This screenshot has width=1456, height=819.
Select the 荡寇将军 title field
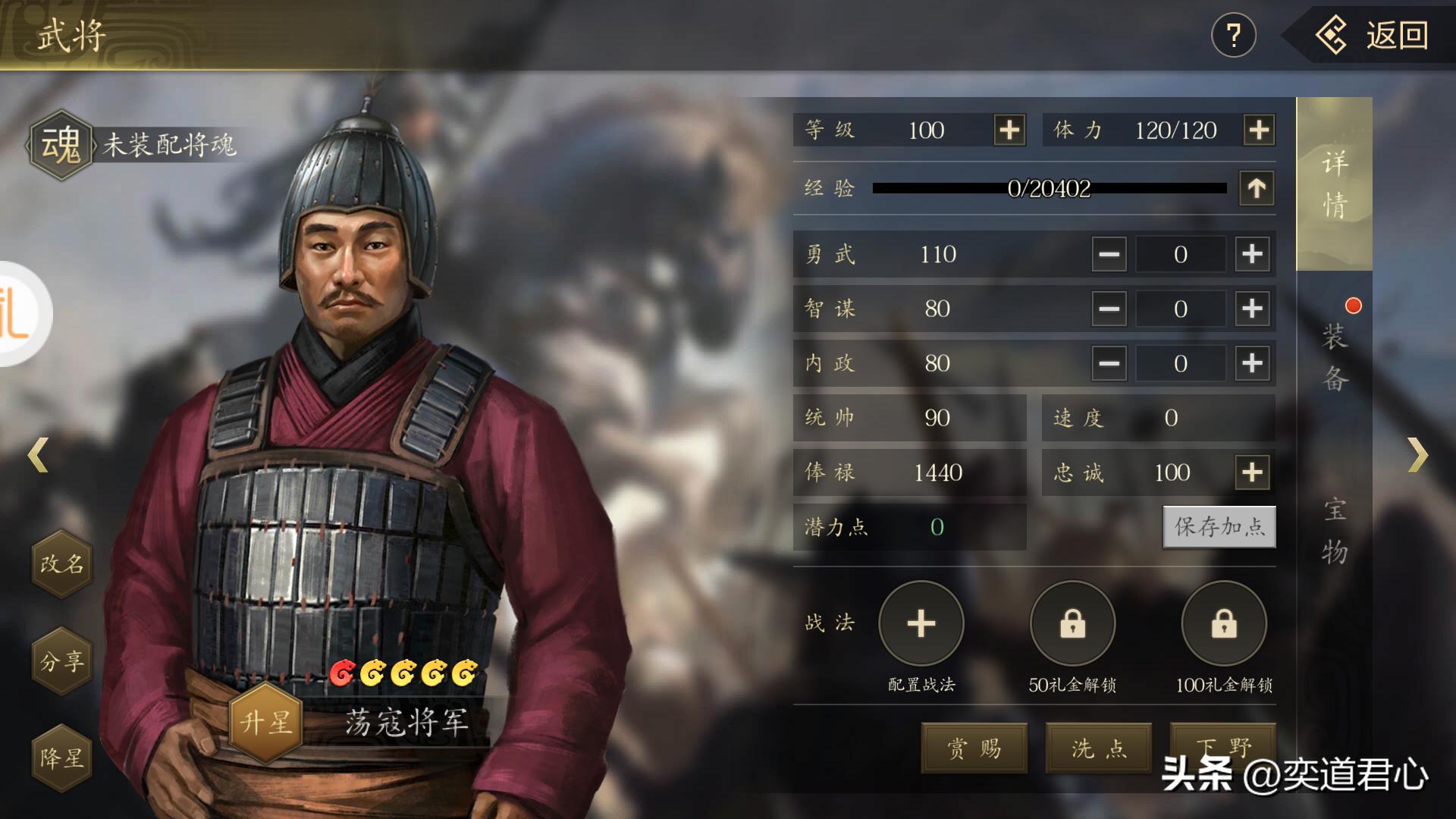point(407,724)
